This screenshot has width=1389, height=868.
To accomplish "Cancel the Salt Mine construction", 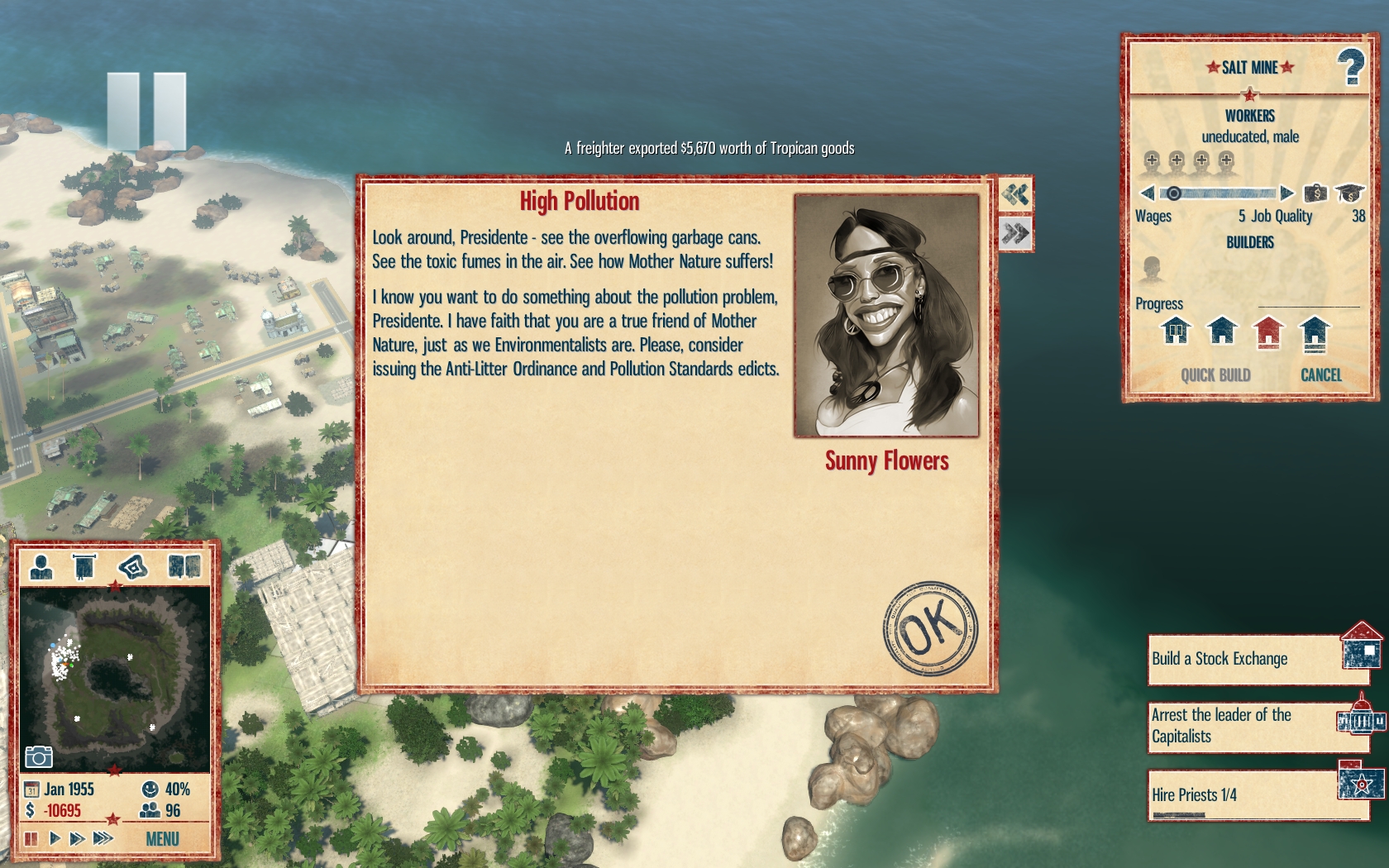I will point(1320,375).
